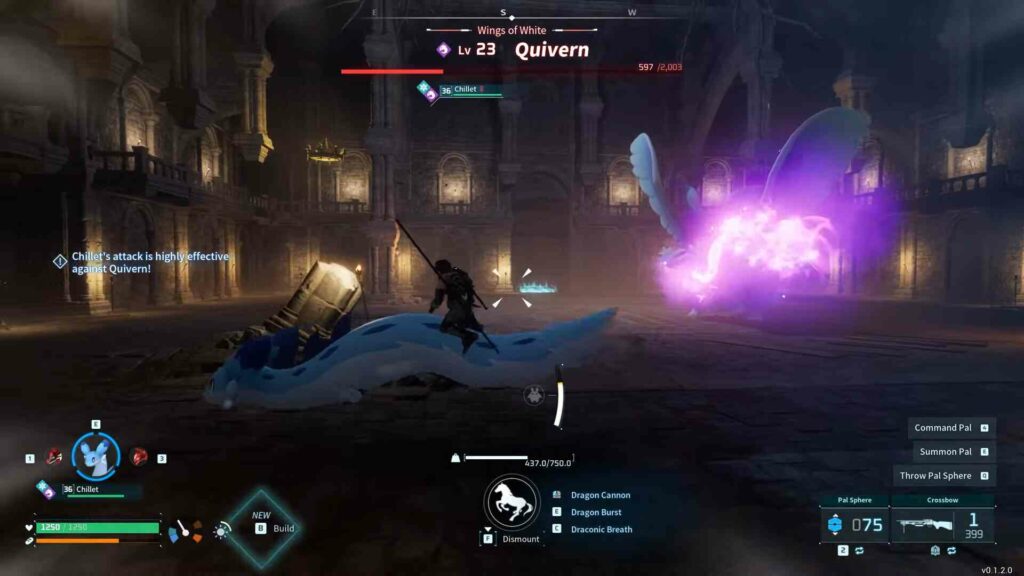This screenshot has width=1024, height=576.
Task: Select the Pal Sphere slot
Action: (x=854, y=525)
